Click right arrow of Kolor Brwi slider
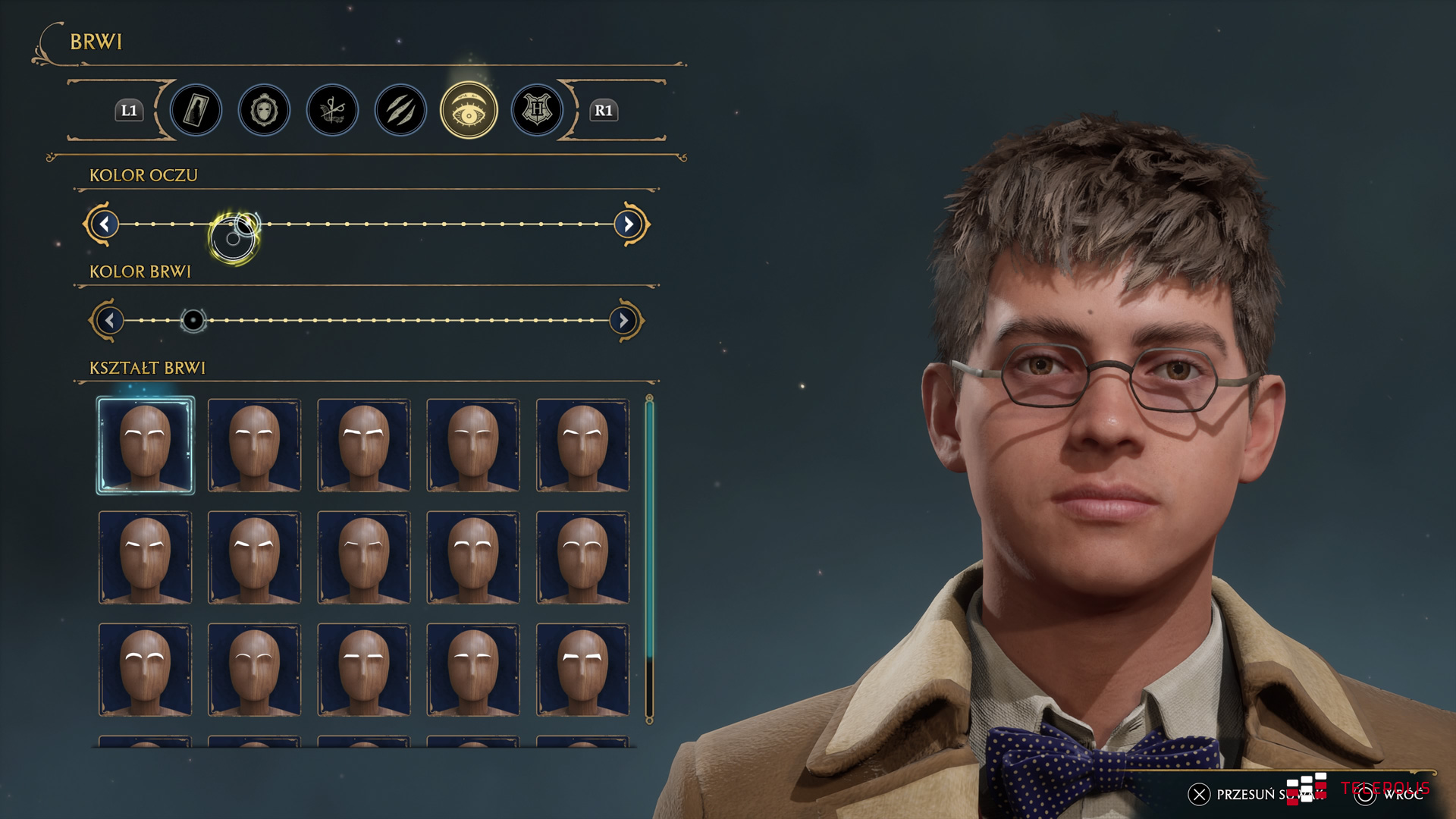 click(623, 321)
